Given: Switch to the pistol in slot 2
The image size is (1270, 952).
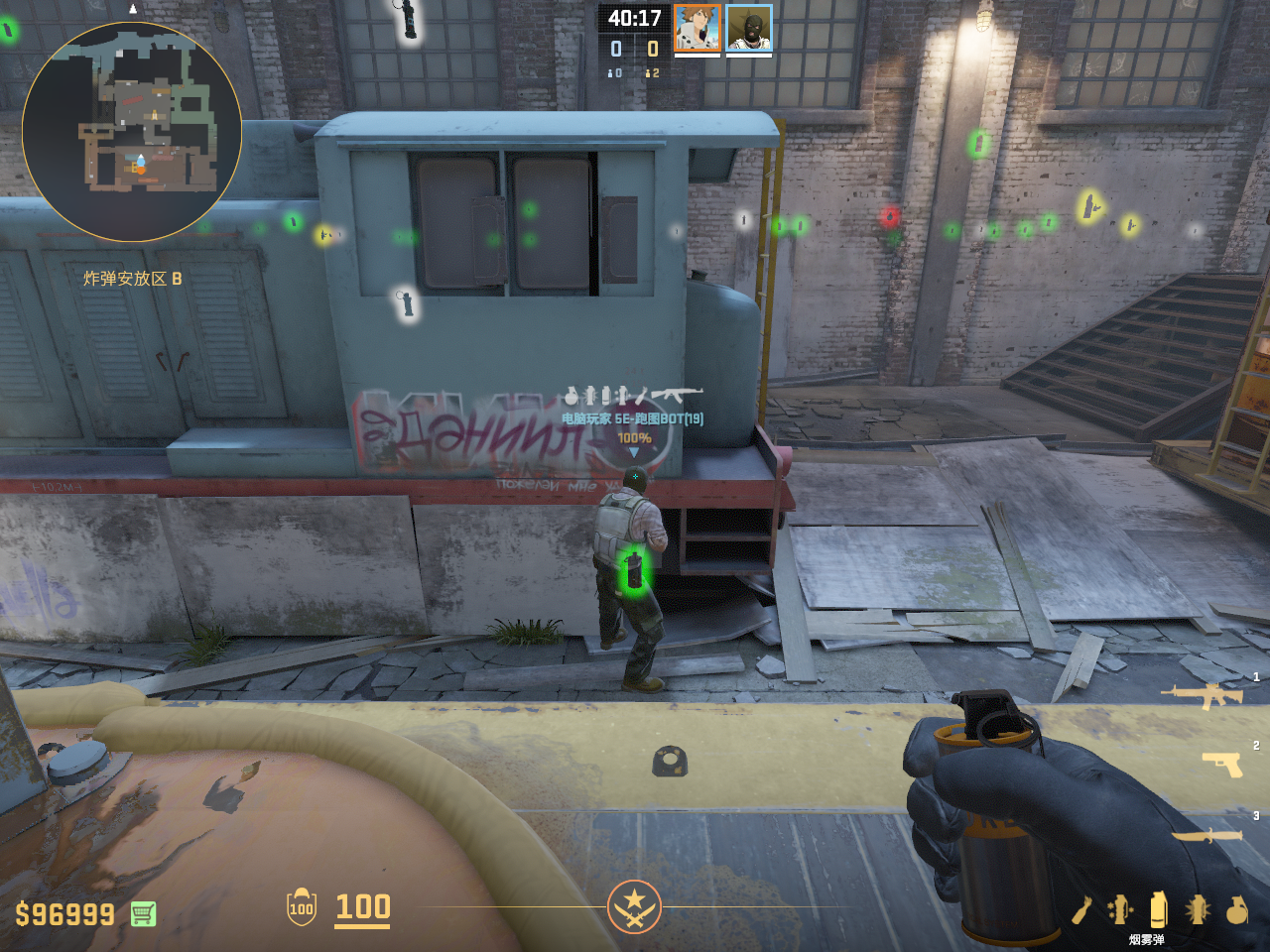Looking at the screenshot, I should pos(1221,764).
